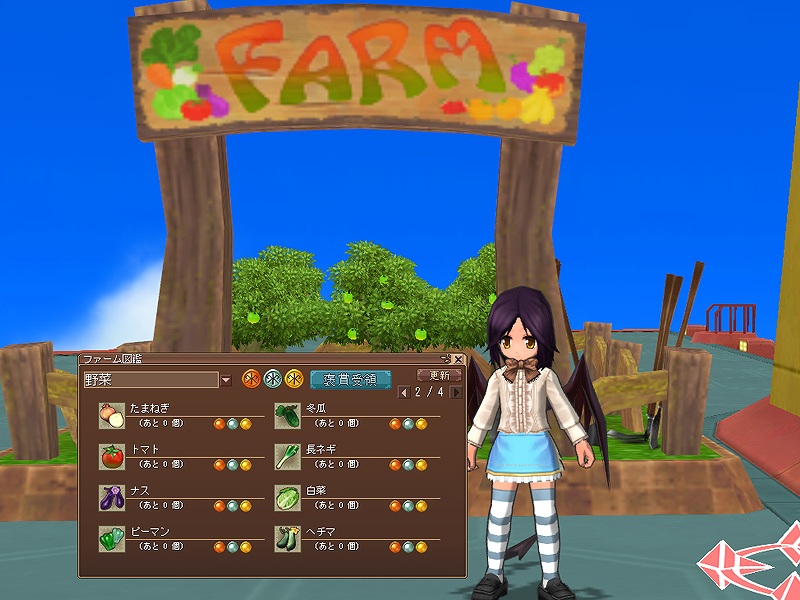Click the silver medal filter icon in header
Viewport: 800px width, 600px height.
(272, 379)
